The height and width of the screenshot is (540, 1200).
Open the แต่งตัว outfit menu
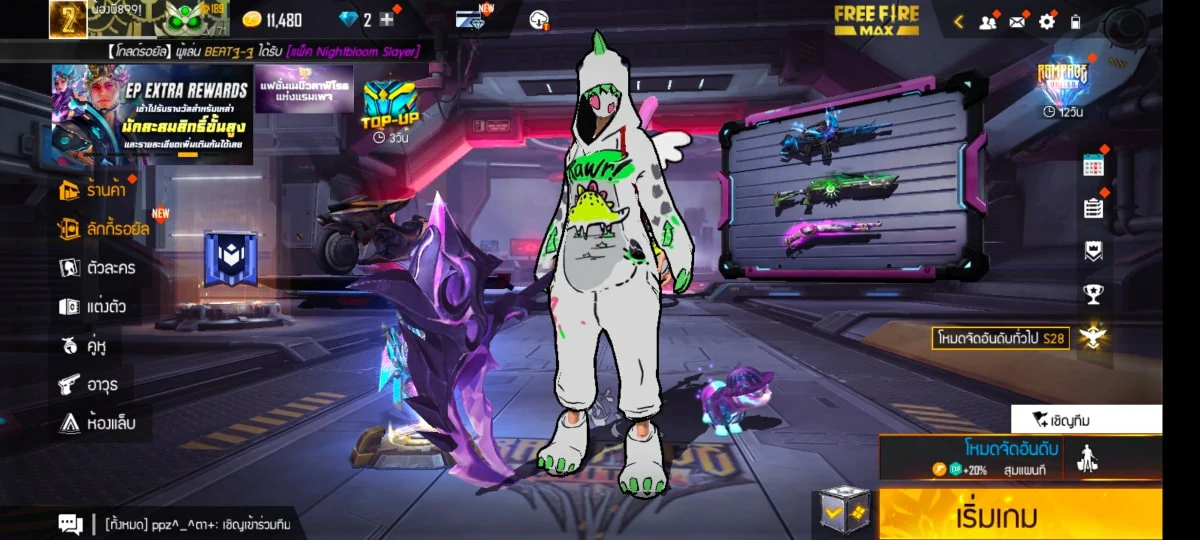93,307
